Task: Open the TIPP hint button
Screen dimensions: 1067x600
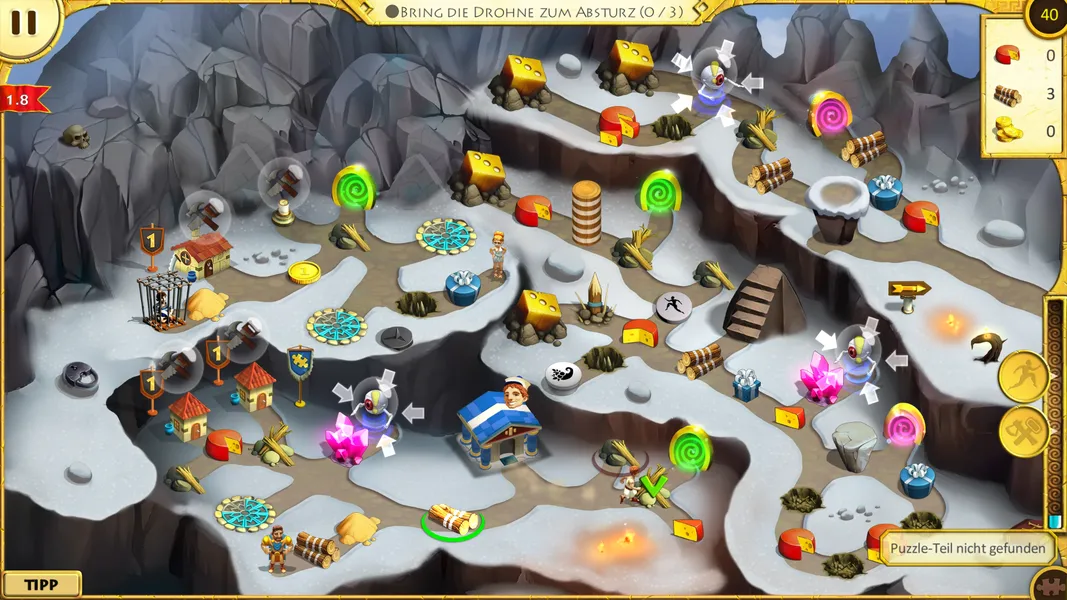Action: pyautogui.click(x=41, y=585)
